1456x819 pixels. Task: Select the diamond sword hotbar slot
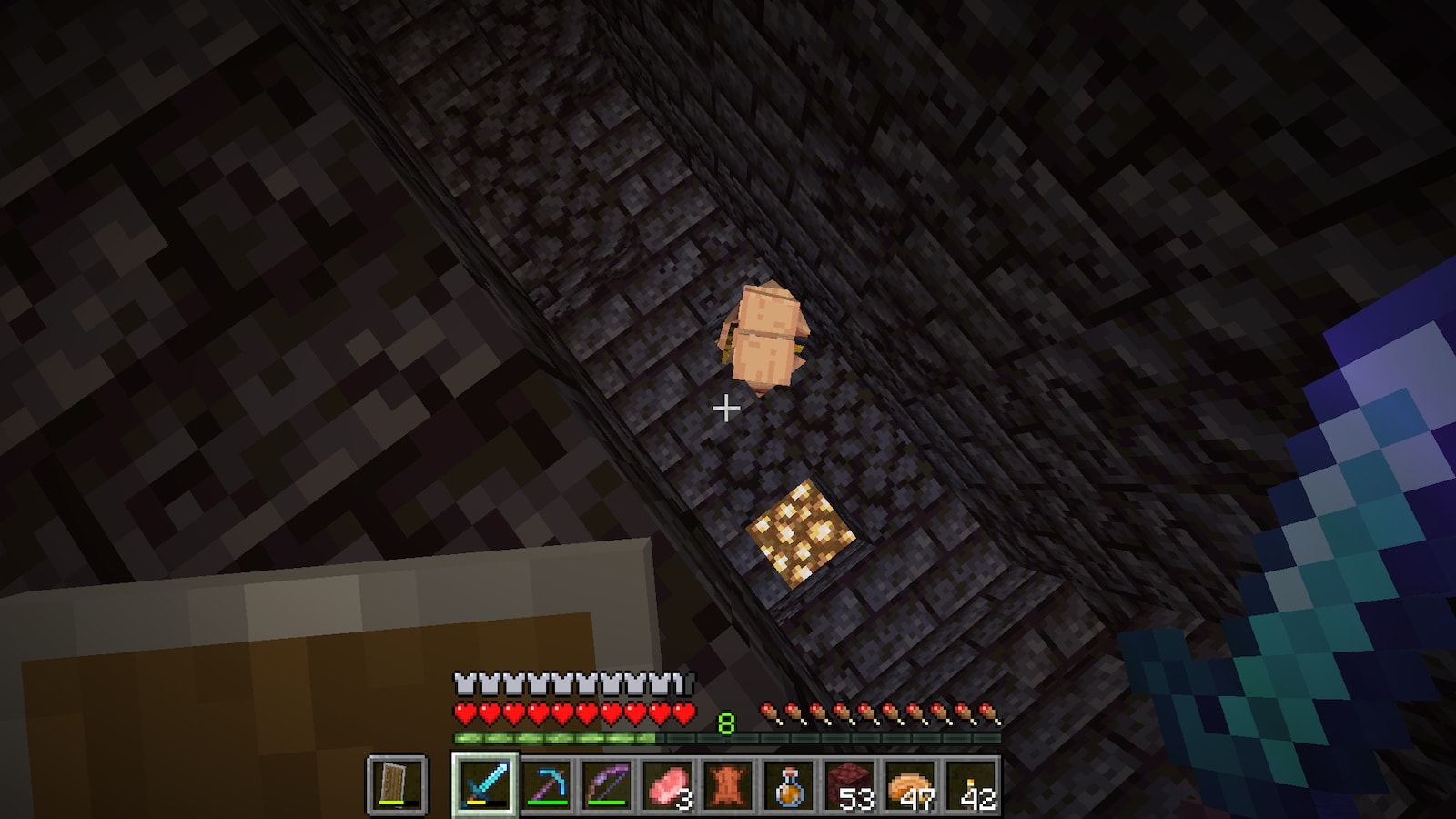pos(486,784)
